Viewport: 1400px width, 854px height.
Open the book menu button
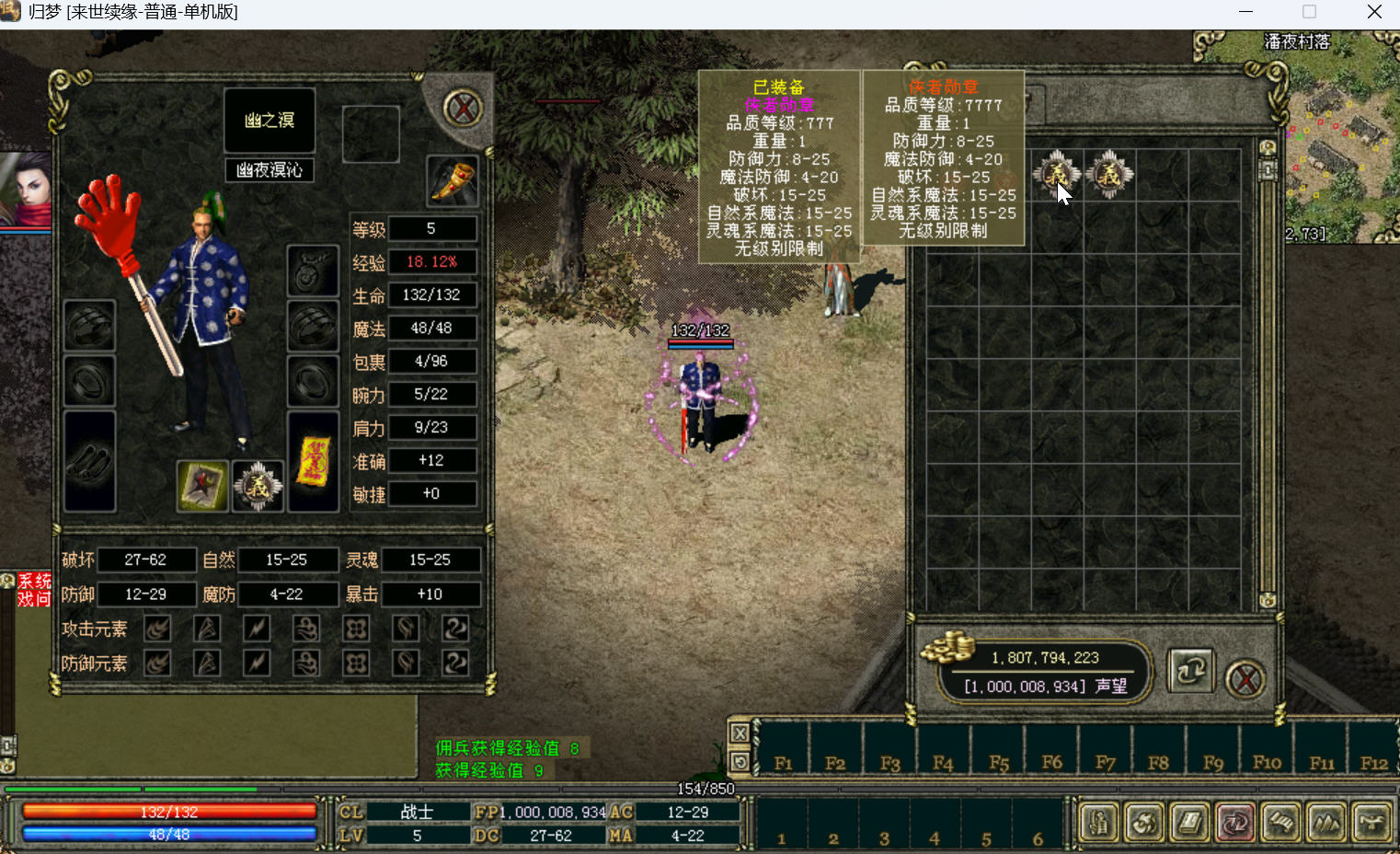1189,823
